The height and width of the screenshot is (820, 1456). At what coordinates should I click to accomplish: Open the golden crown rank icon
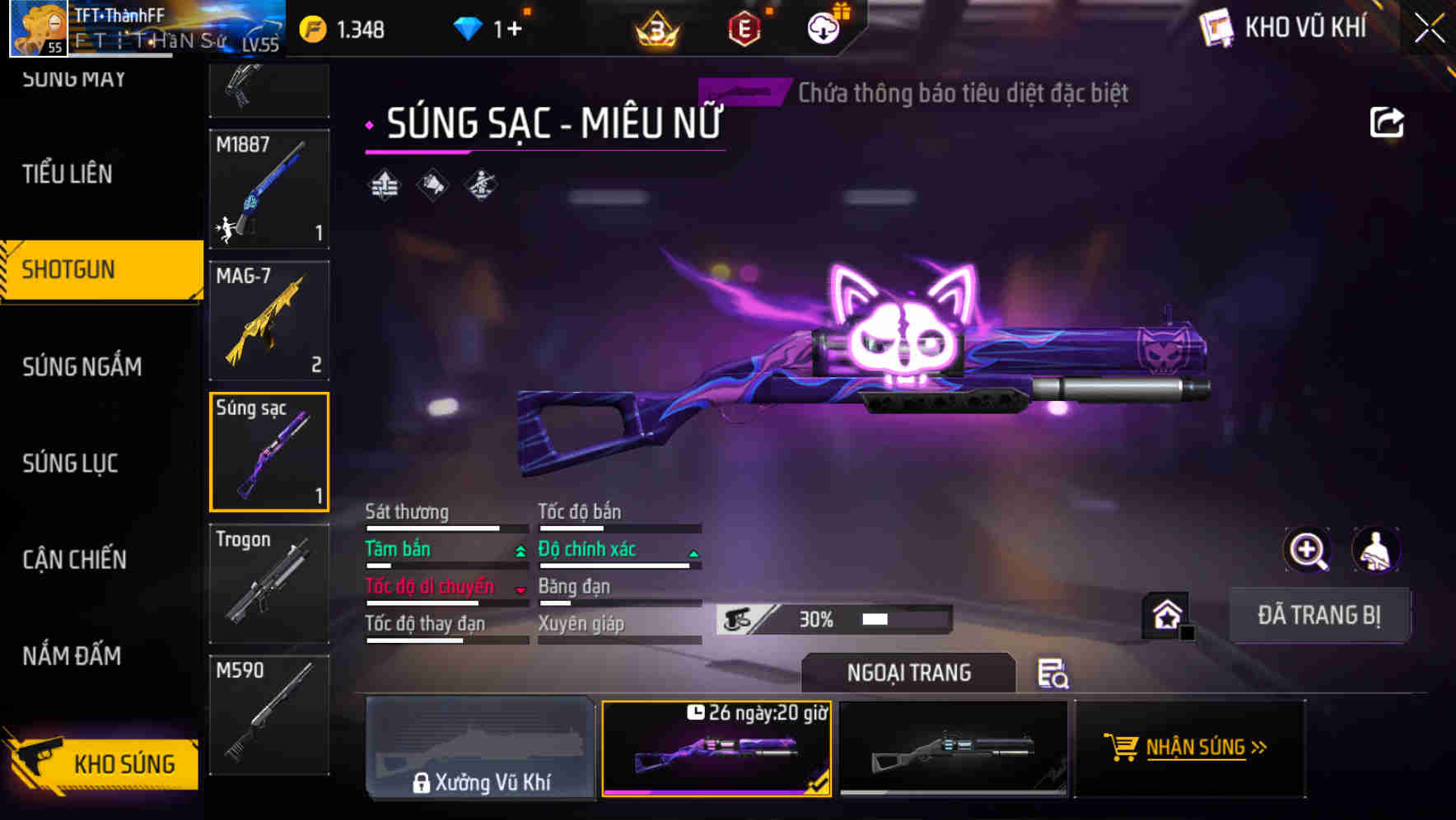655,30
